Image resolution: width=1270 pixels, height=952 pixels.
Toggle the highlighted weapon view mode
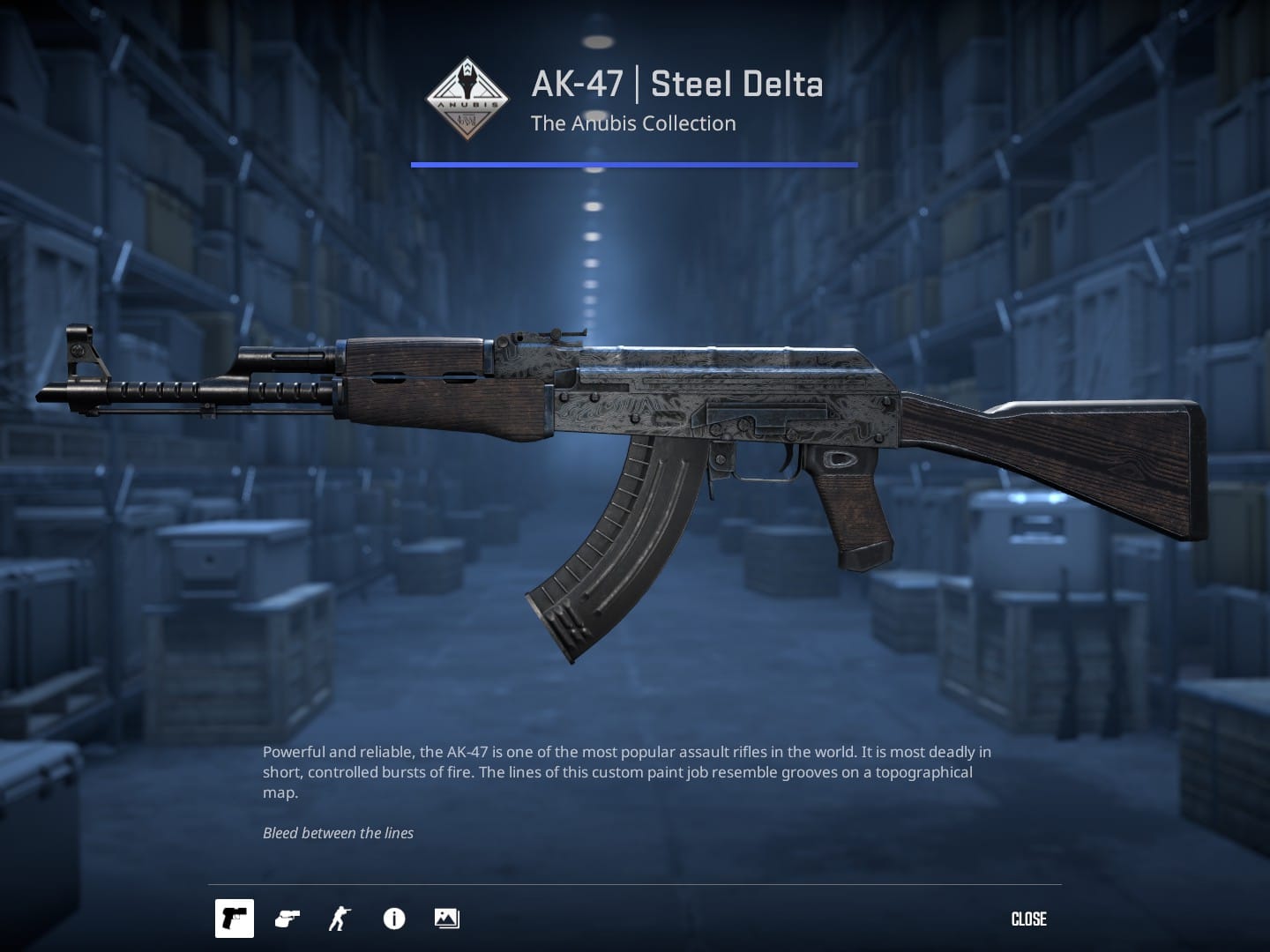(x=235, y=919)
